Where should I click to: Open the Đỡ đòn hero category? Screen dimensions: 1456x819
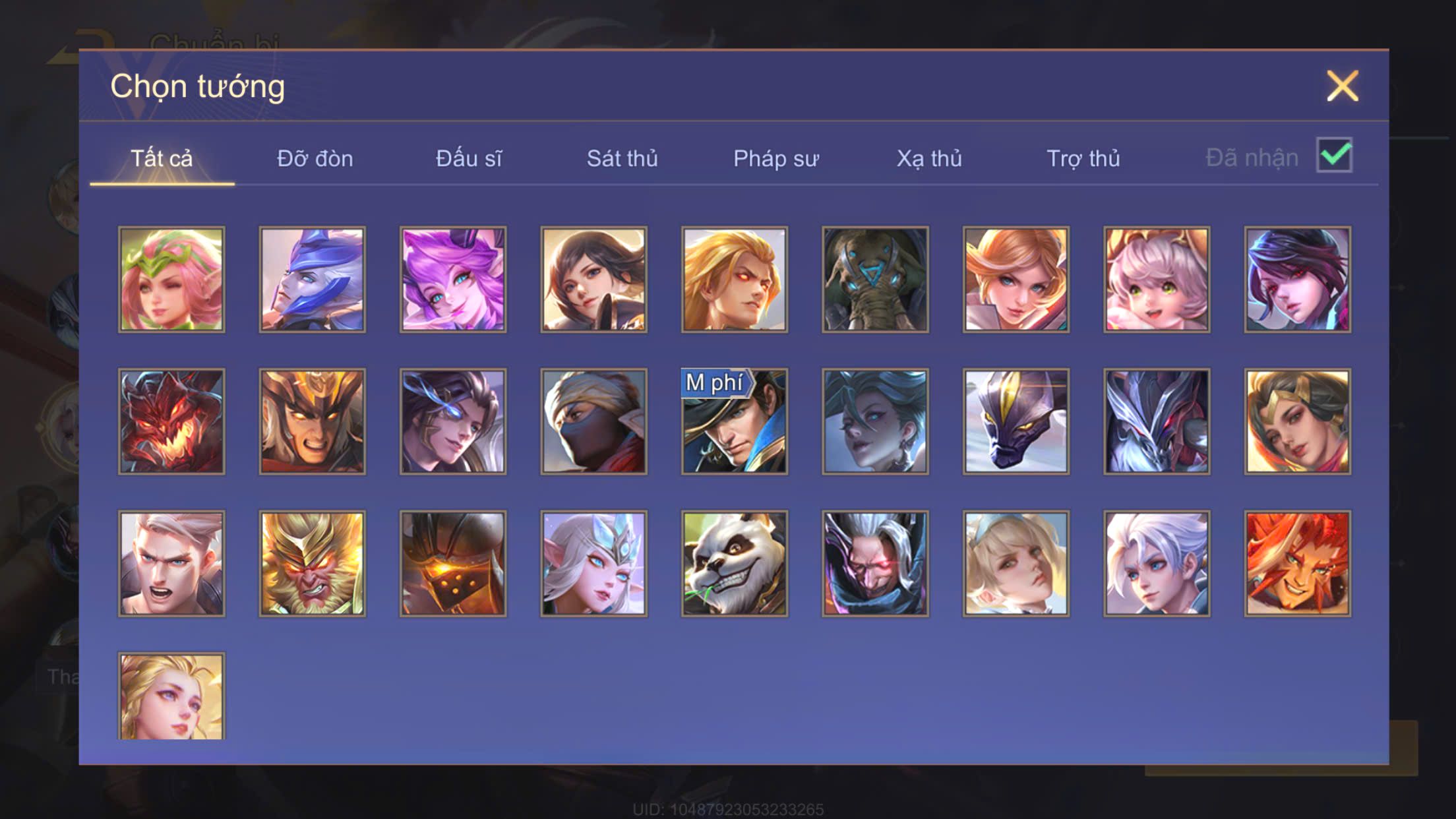(x=315, y=159)
